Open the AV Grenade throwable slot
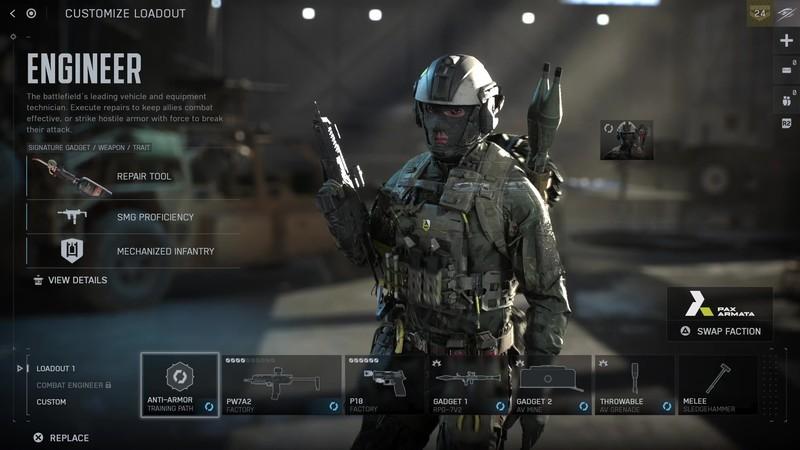Viewport: 800px width, 450px height. (634, 385)
